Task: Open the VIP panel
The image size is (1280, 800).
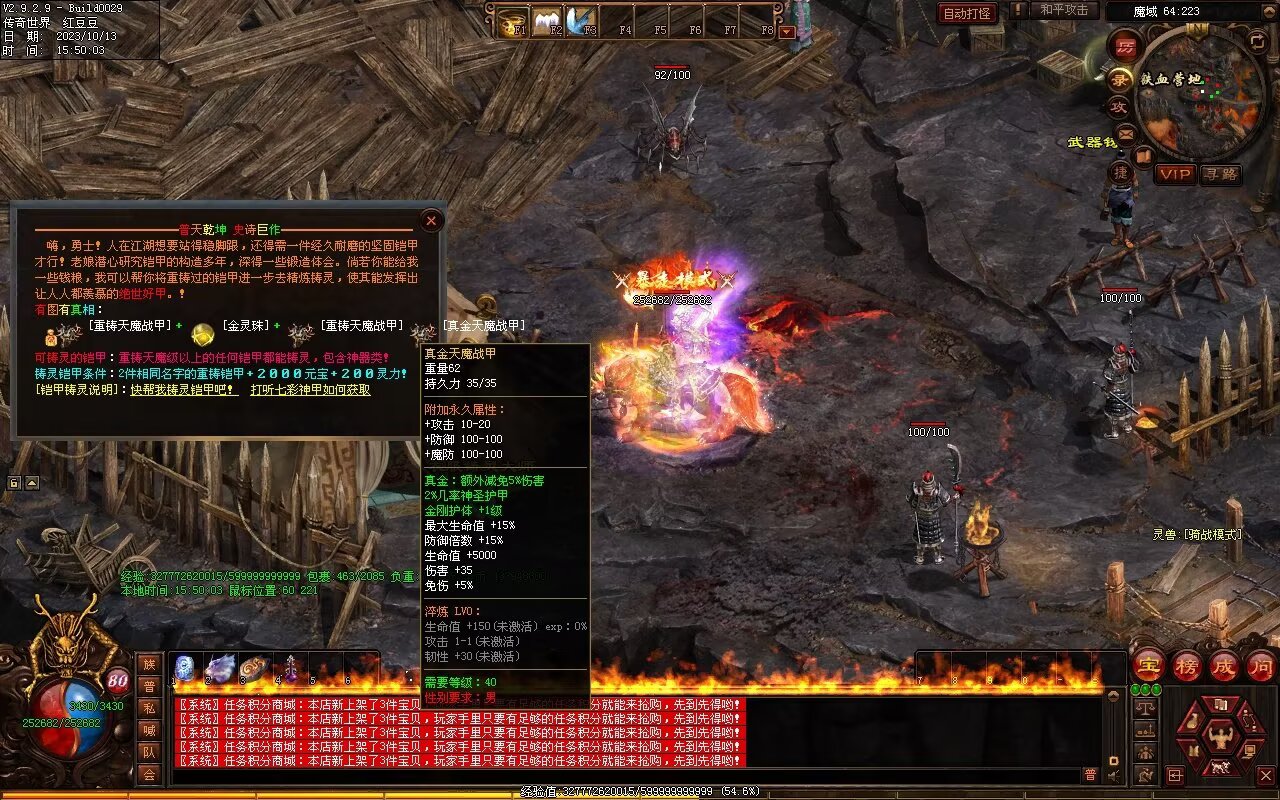Action: [x=1175, y=174]
